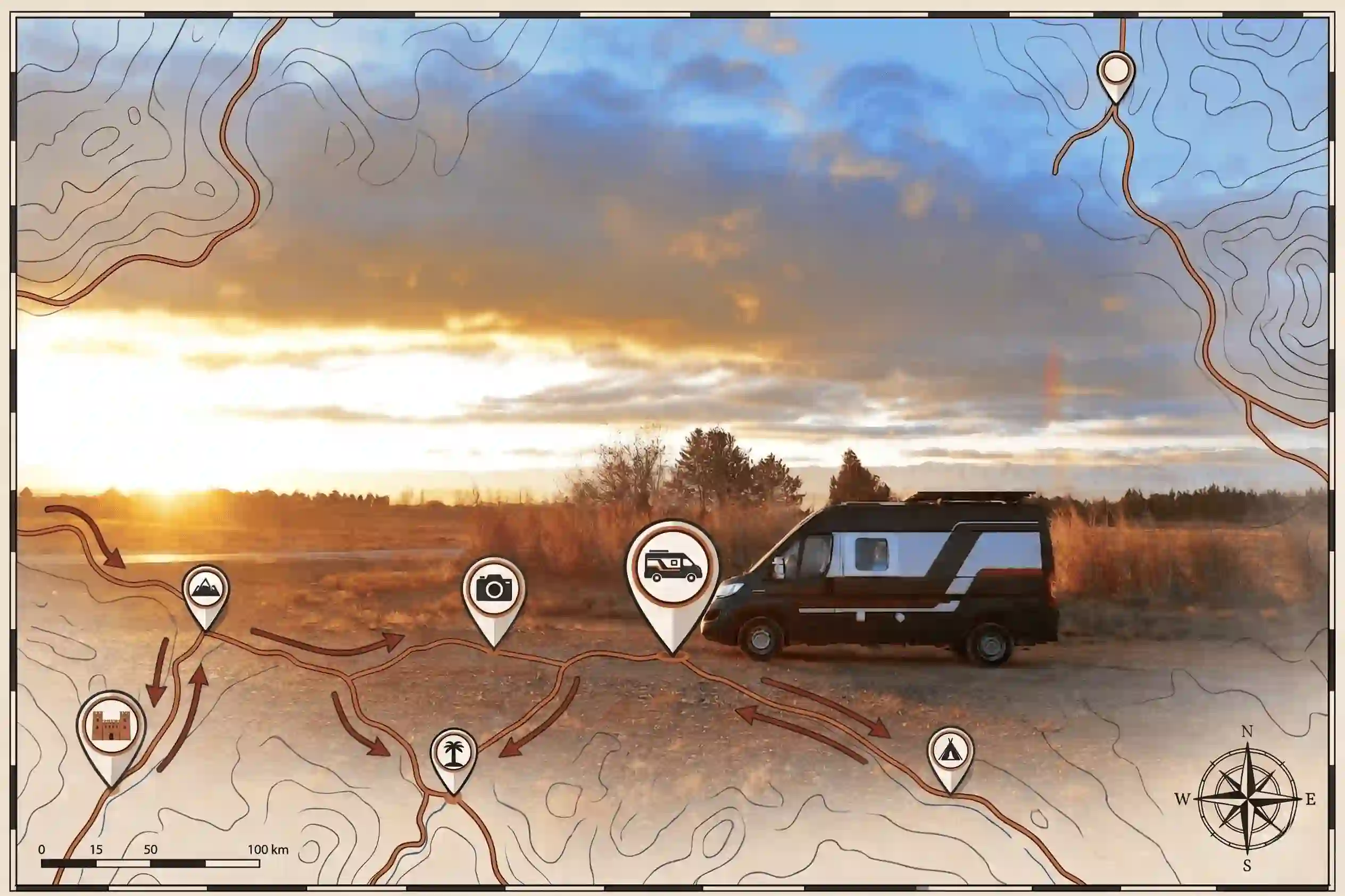This screenshot has width=1345, height=896.
Task: Click the blank map pin
Action: click(x=1115, y=72)
